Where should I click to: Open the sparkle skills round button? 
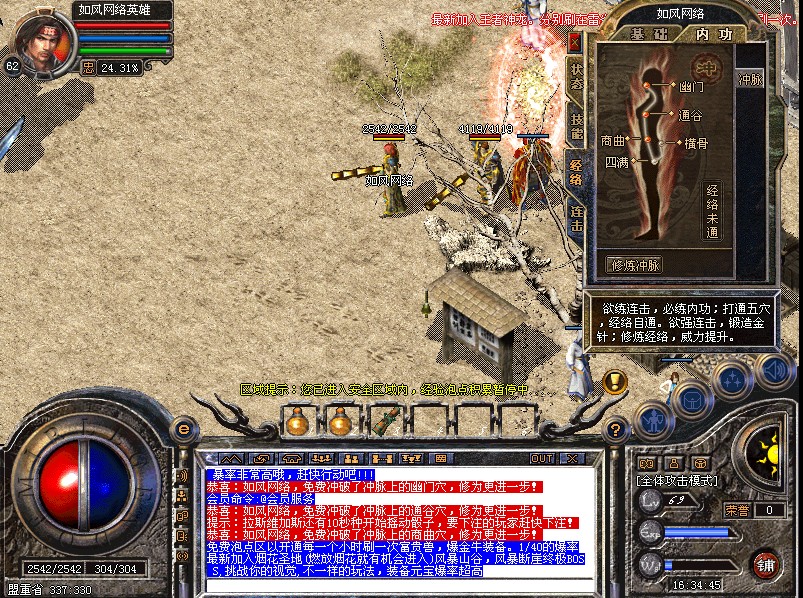point(732,381)
